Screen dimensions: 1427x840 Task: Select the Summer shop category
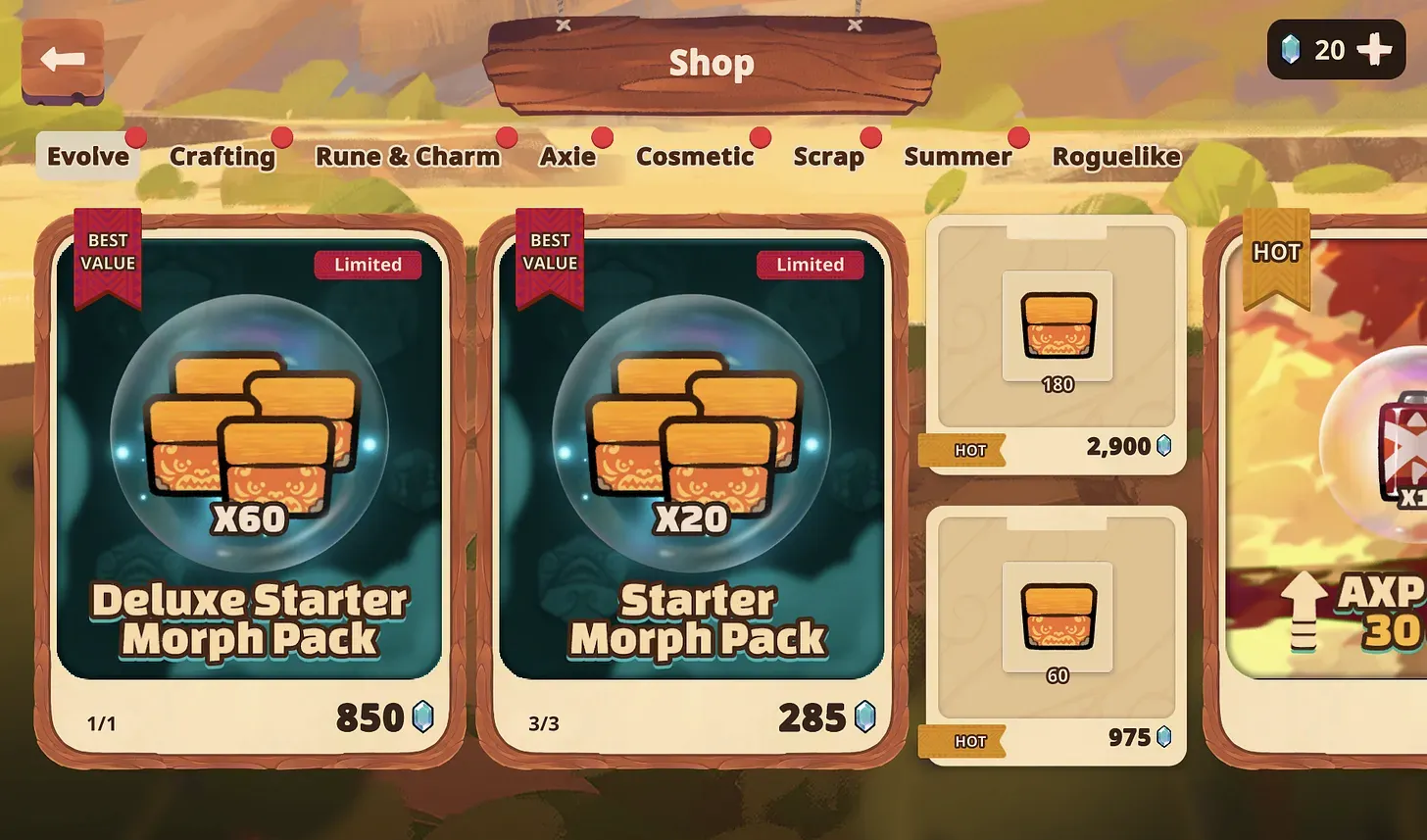[x=959, y=156]
